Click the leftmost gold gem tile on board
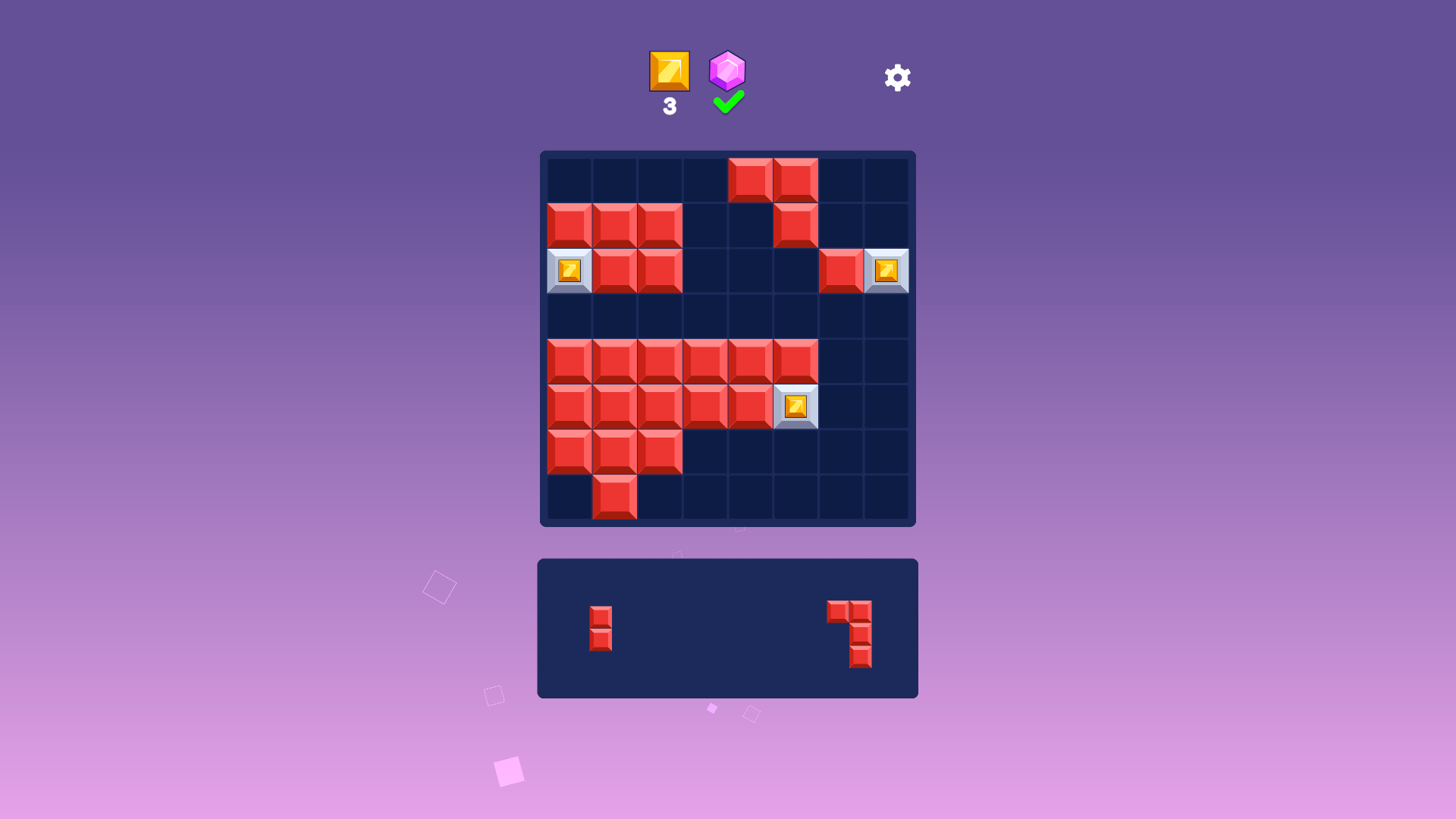This screenshot has width=1456, height=819. tap(570, 270)
